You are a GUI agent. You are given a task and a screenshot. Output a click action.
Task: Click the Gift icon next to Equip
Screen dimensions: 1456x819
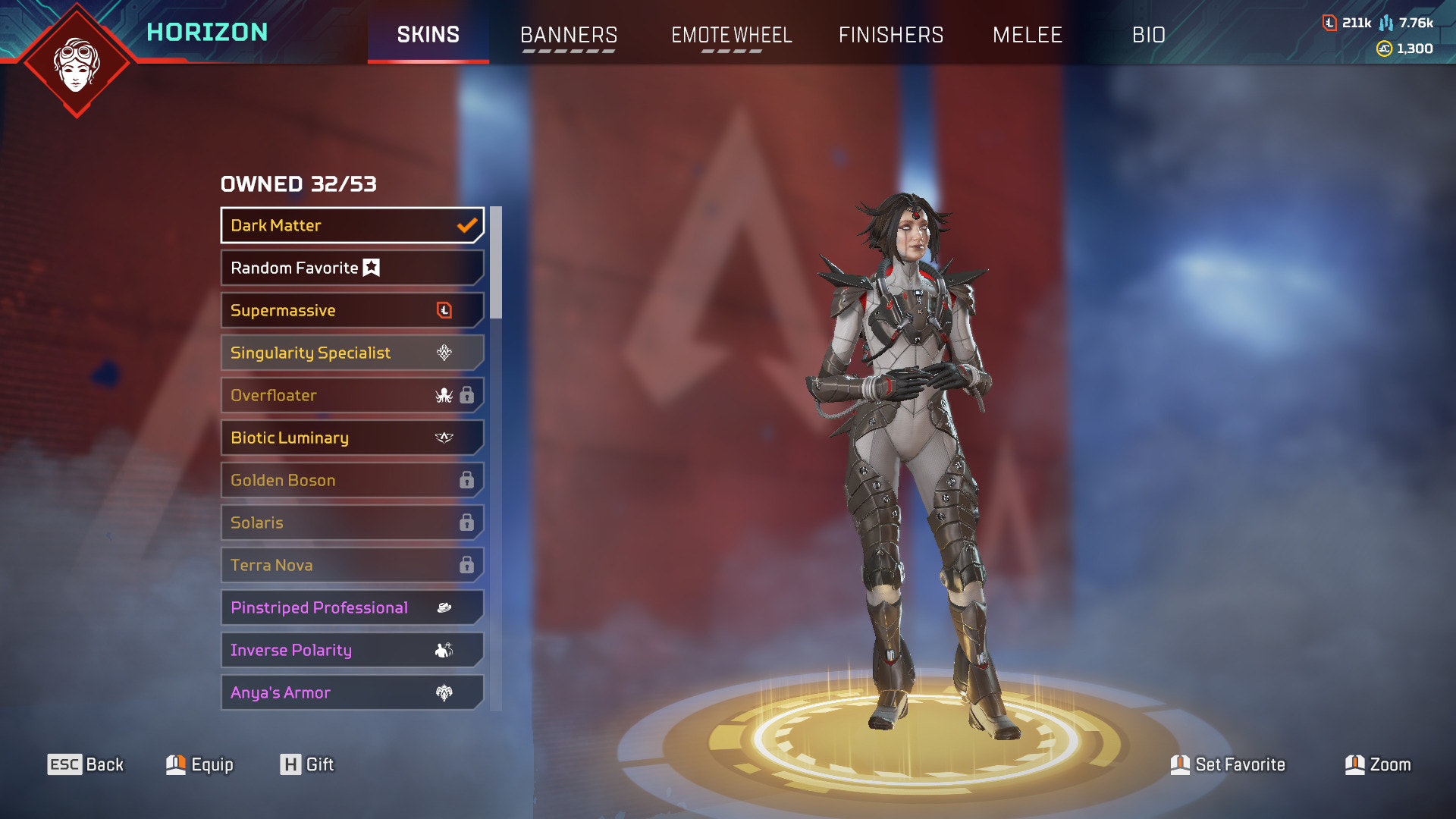pyautogui.click(x=290, y=764)
